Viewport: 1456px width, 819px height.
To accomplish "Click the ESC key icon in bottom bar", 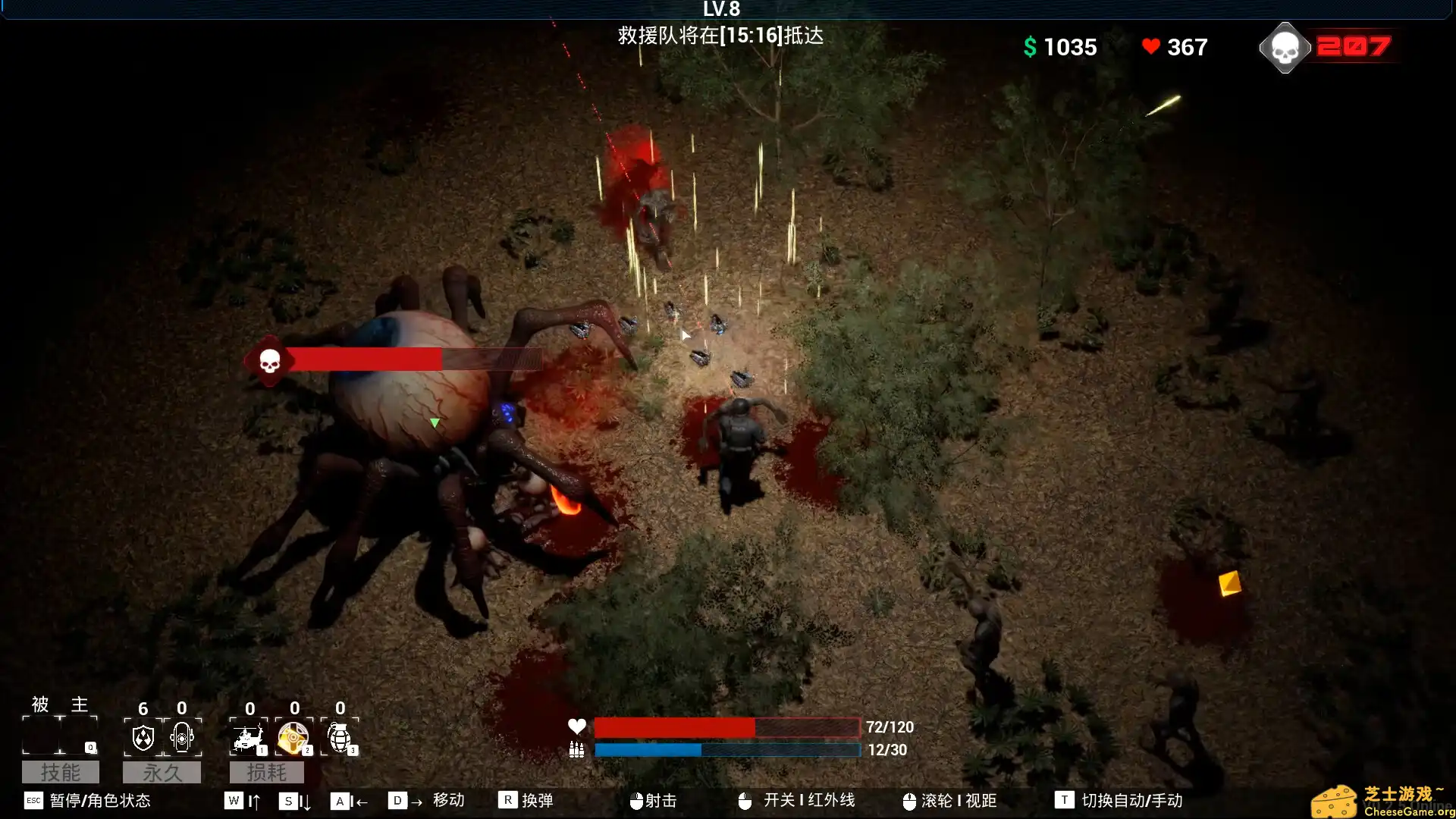I will [34, 802].
